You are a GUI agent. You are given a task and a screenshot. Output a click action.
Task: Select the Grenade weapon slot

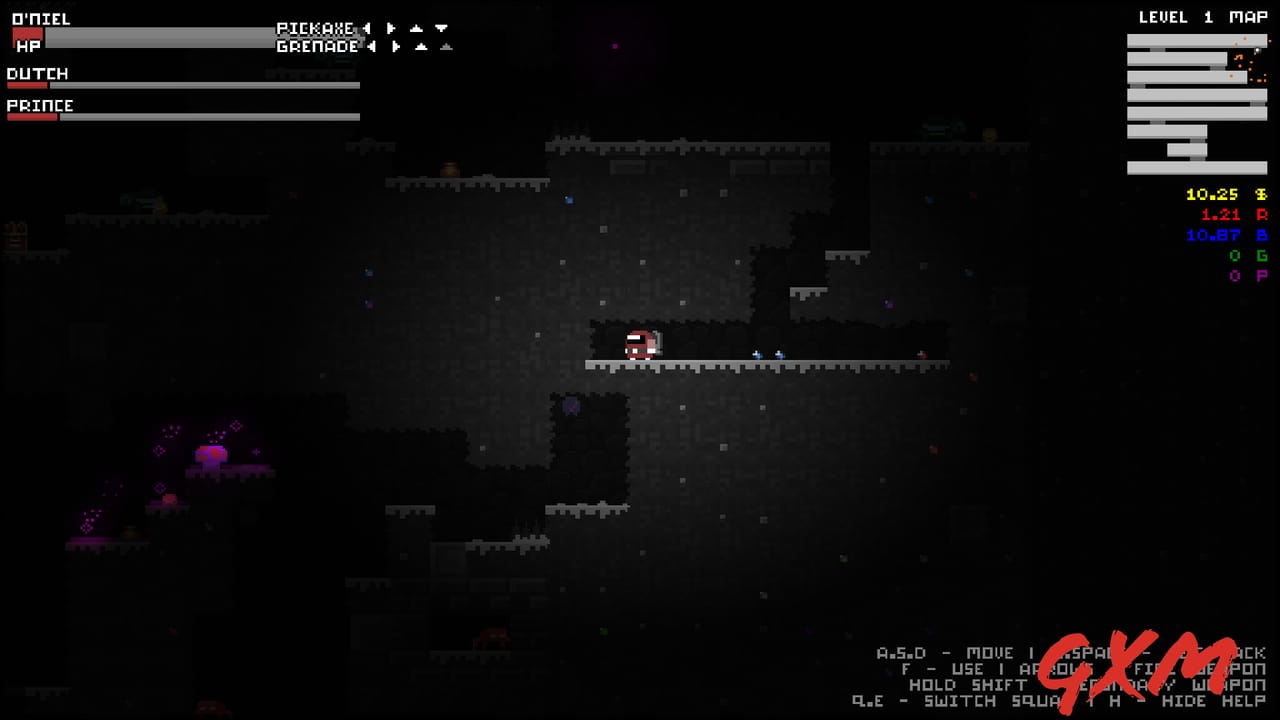315,46
